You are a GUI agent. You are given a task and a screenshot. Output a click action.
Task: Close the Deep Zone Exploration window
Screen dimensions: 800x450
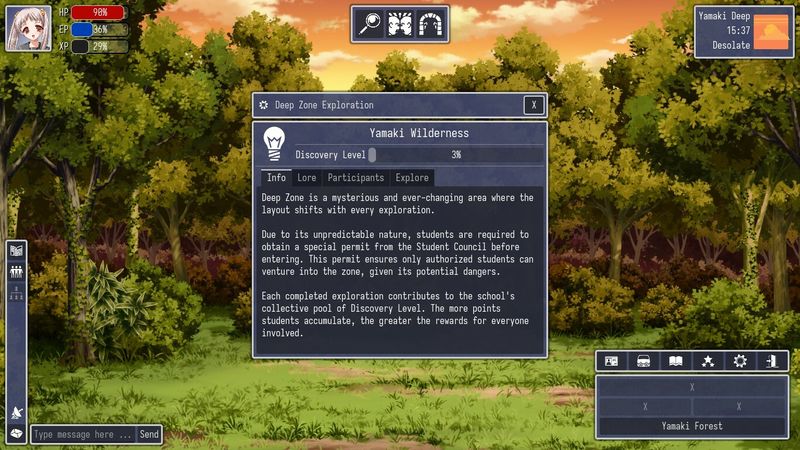tap(535, 105)
